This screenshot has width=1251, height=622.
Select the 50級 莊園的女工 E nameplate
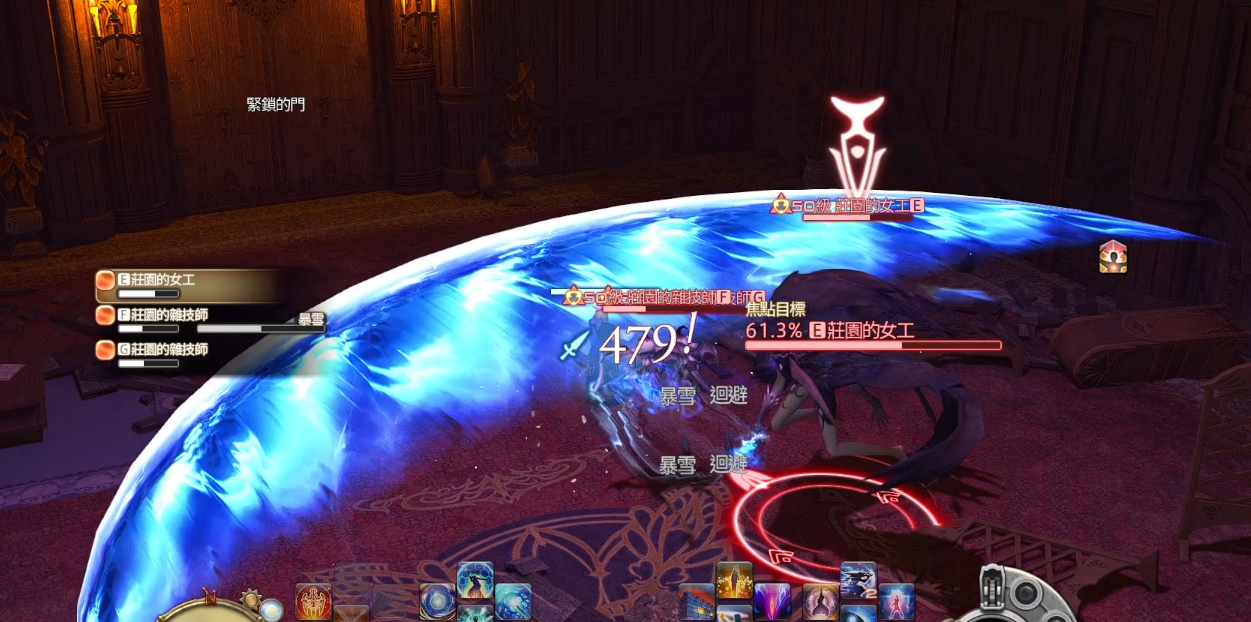click(848, 206)
